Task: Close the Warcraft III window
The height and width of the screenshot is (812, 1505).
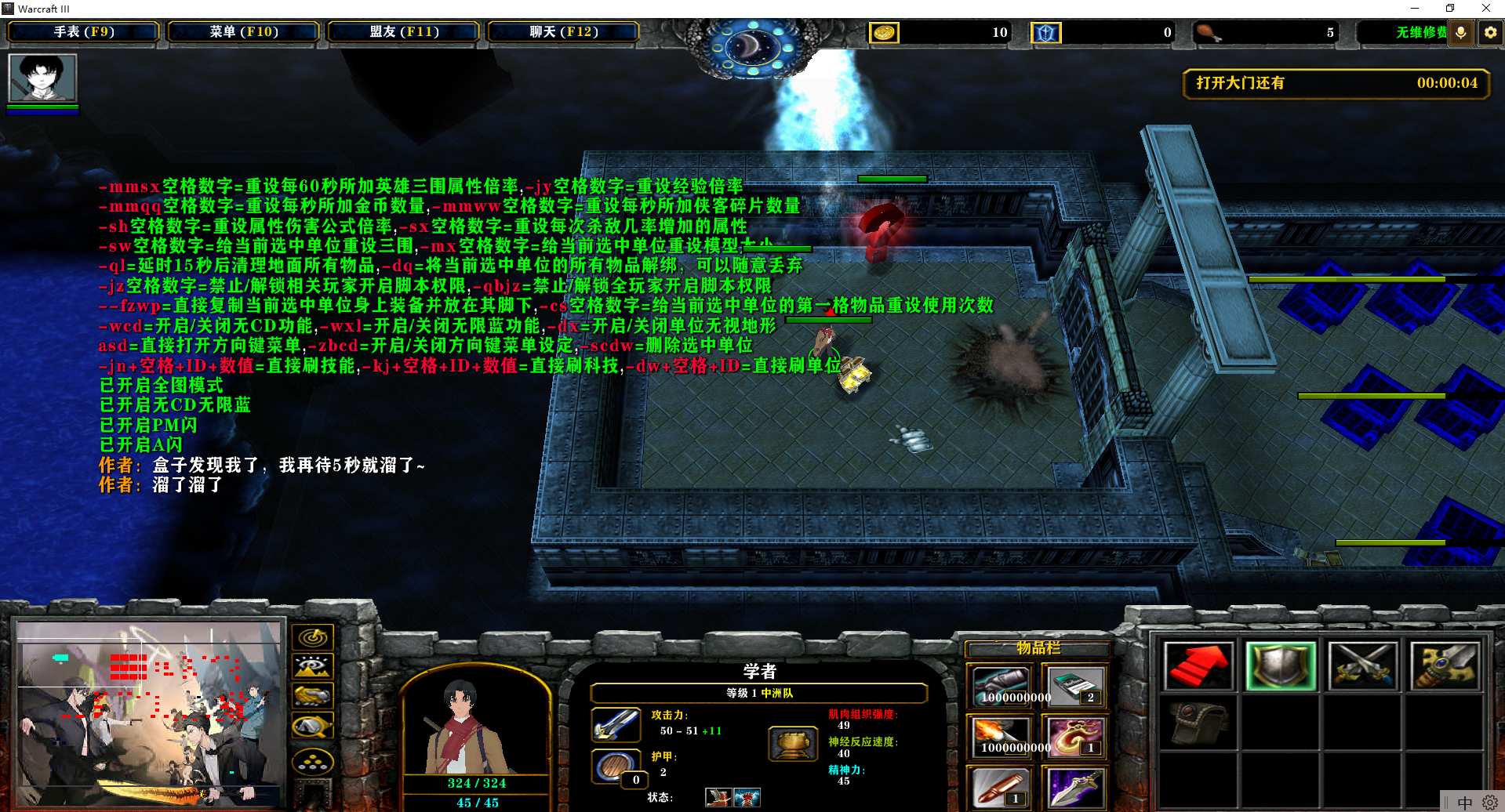Action: click(x=1485, y=9)
